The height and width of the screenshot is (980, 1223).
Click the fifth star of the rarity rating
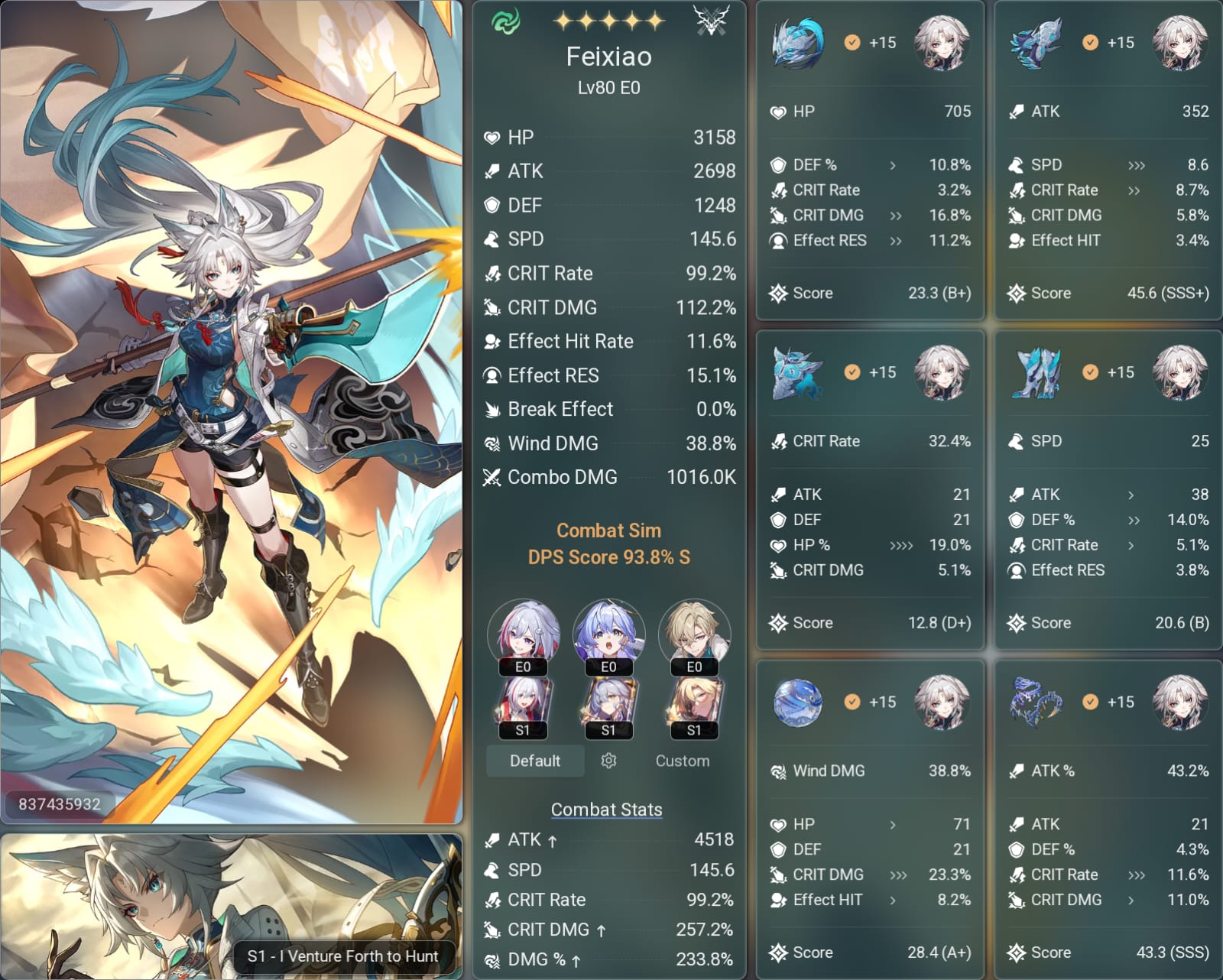click(x=654, y=21)
